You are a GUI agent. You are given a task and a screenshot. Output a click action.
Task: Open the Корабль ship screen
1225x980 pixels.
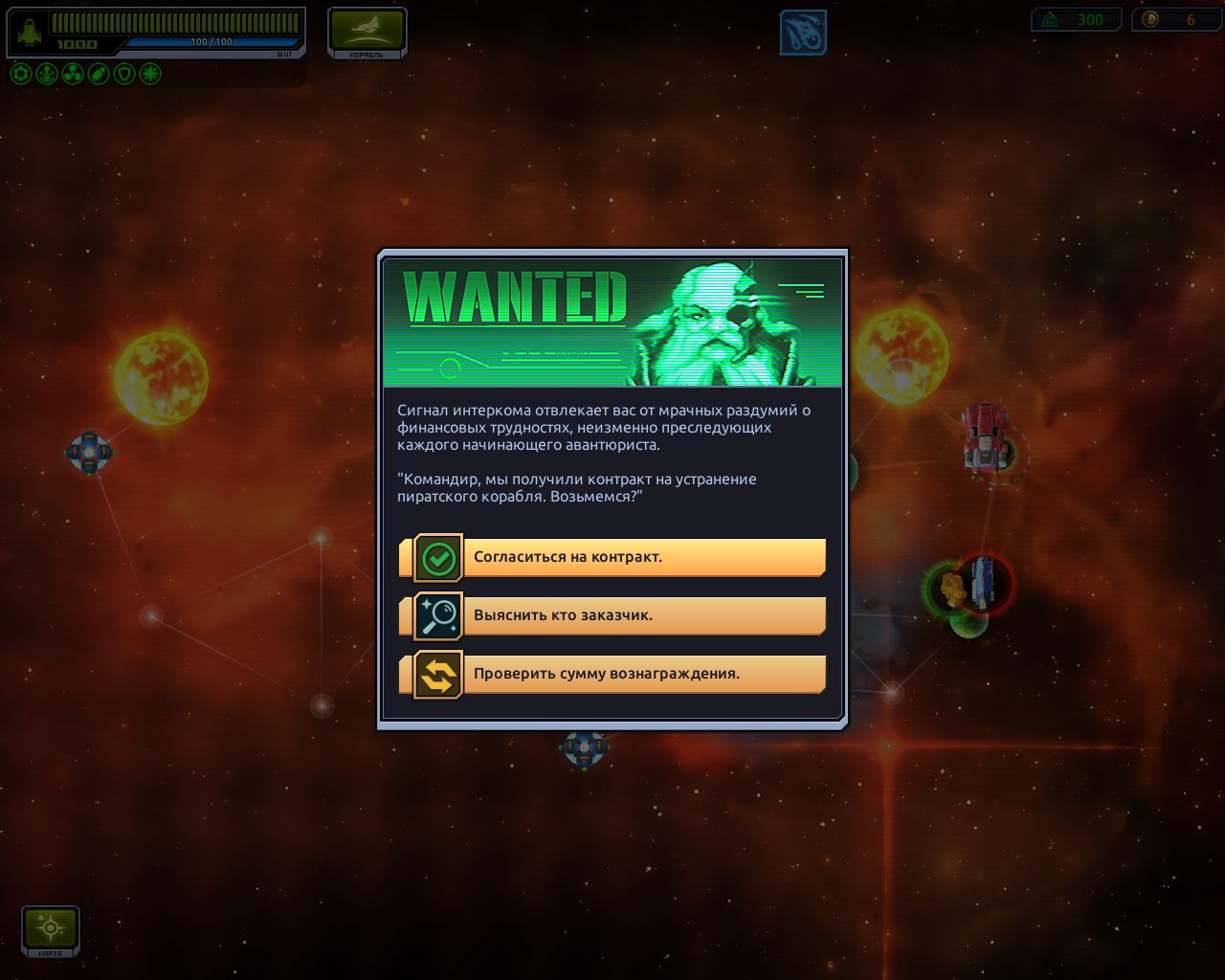click(x=367, y=33)
